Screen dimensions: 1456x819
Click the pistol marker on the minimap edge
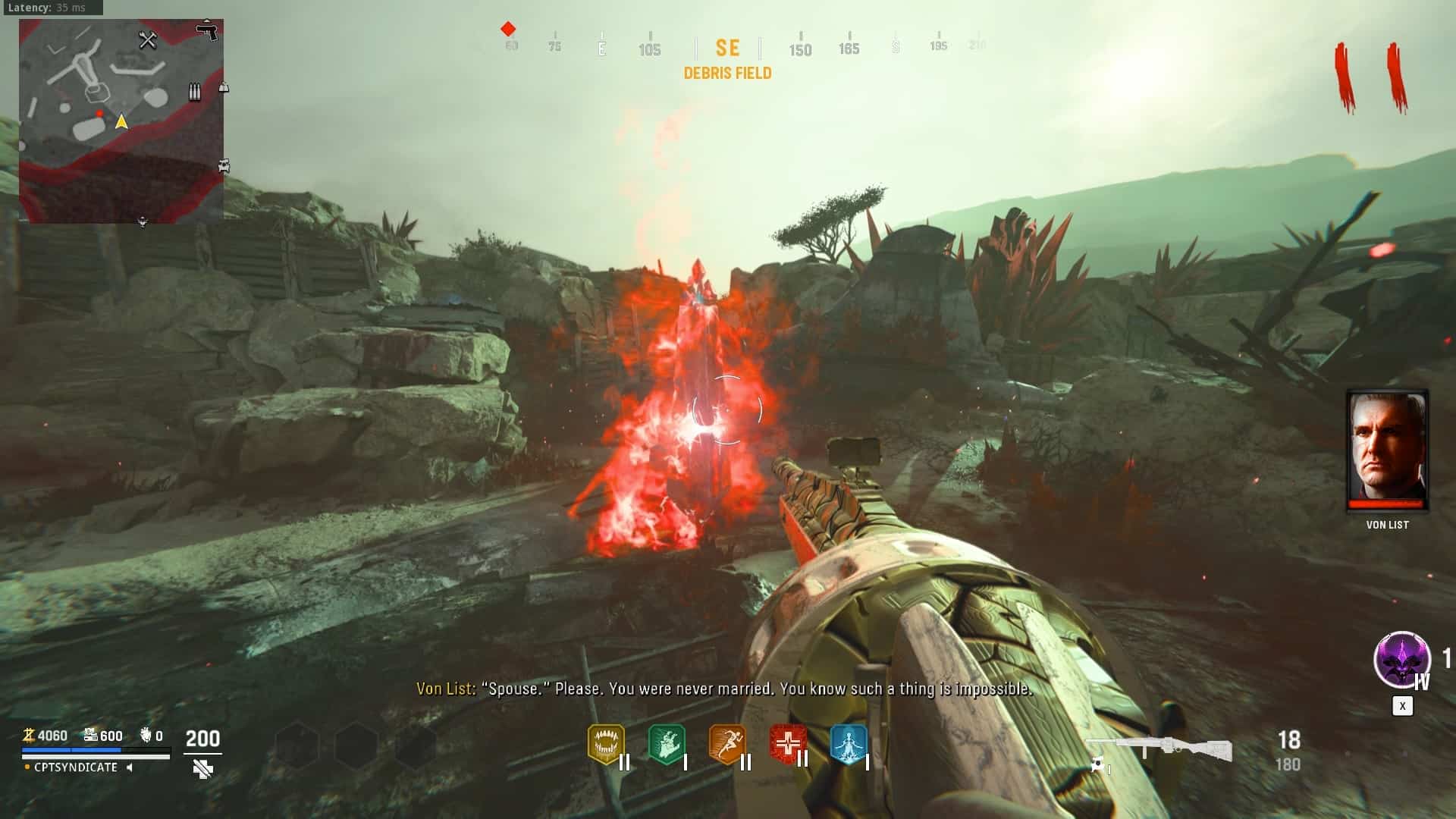206,30
